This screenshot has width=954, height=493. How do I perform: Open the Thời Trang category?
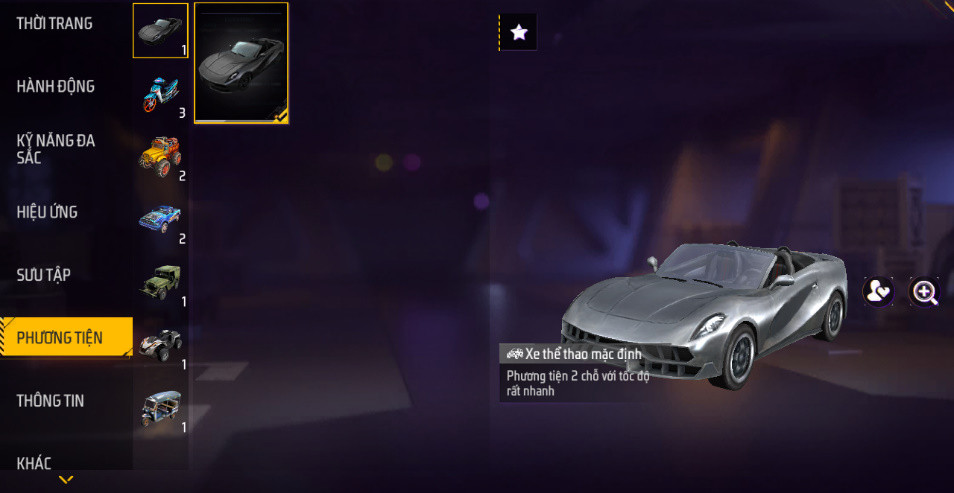[55, 24]
